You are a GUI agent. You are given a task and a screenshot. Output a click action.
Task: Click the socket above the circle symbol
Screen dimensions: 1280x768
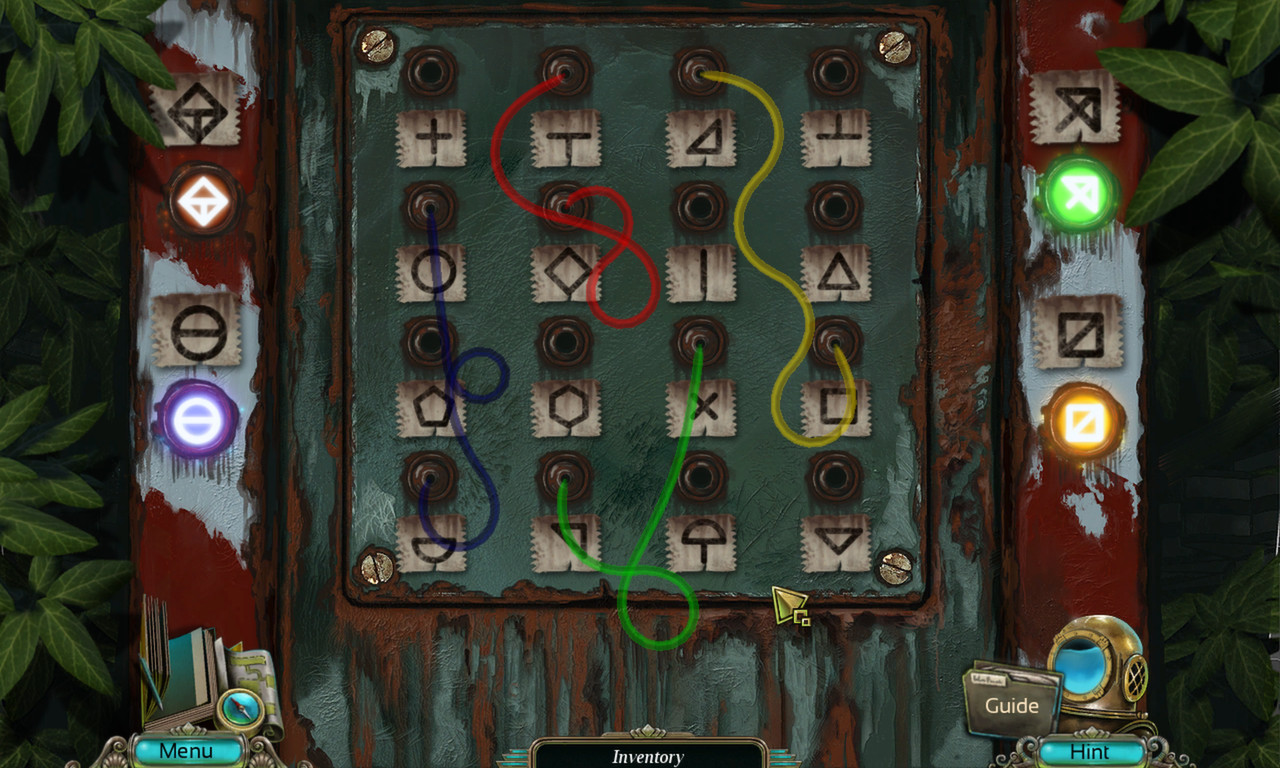pos(431,207)
